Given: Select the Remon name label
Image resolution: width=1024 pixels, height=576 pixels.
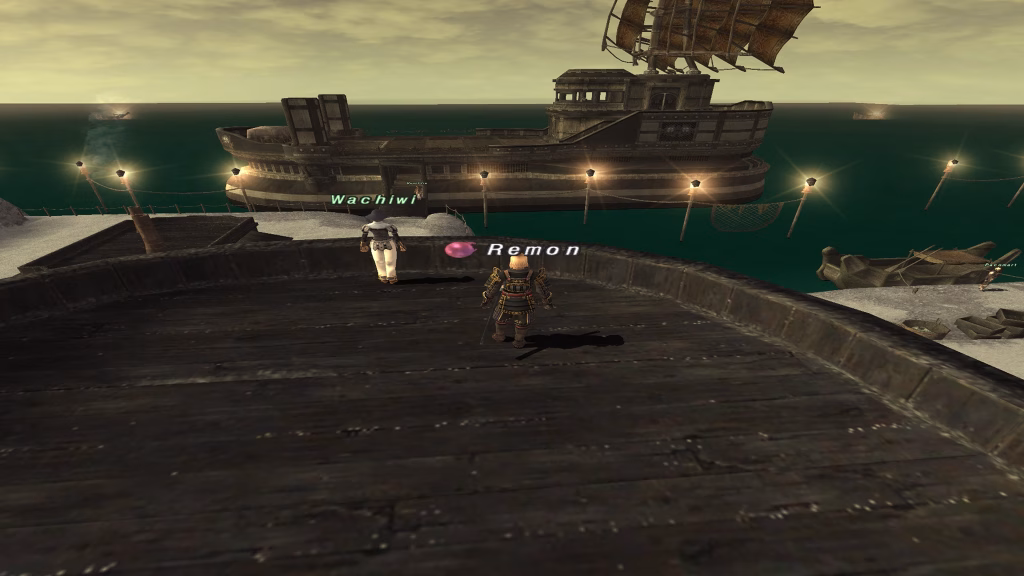Looking at the screenshot, I should click(533, 250).
